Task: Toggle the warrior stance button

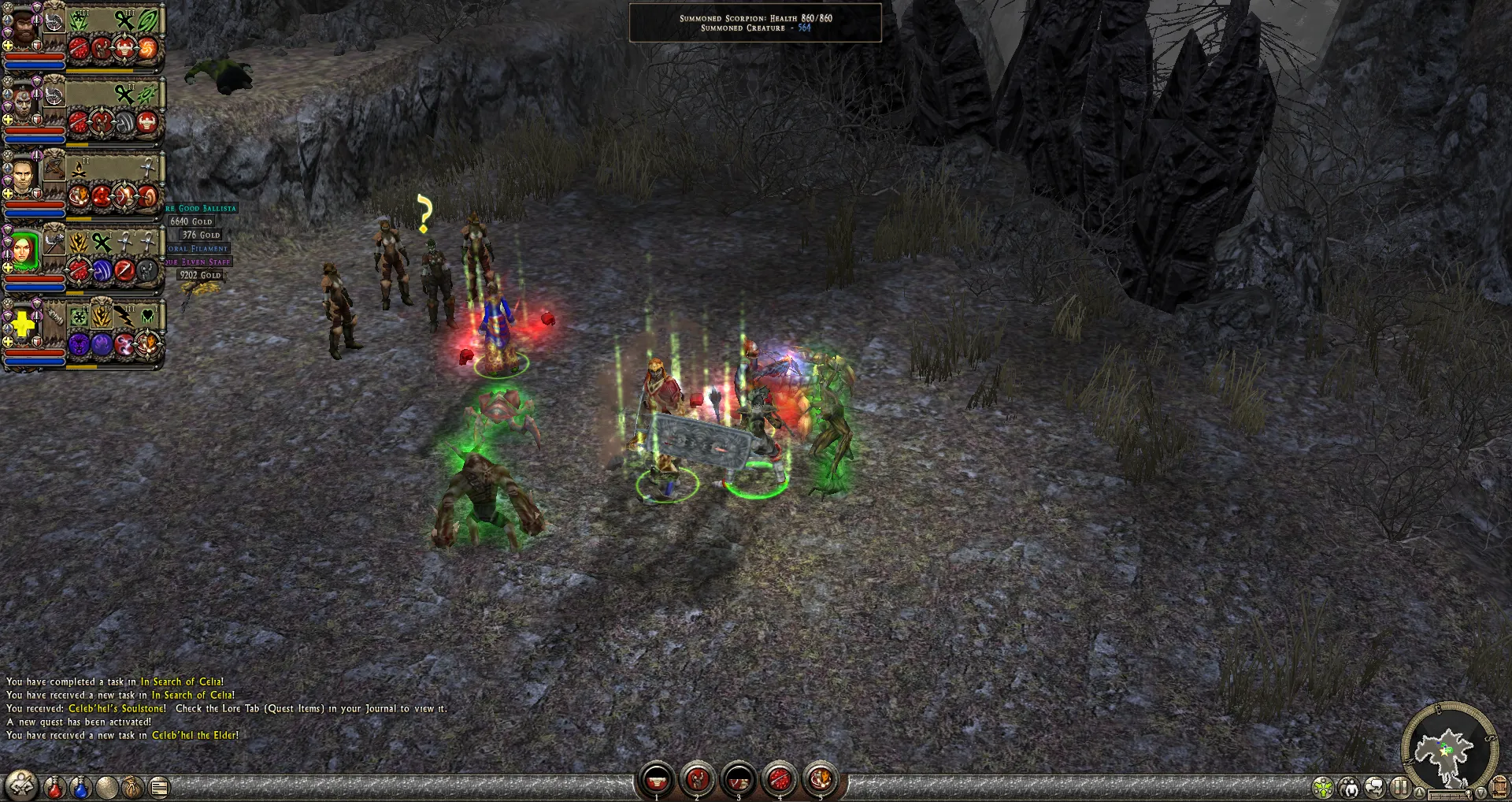Action: click(x=20, y=785)
